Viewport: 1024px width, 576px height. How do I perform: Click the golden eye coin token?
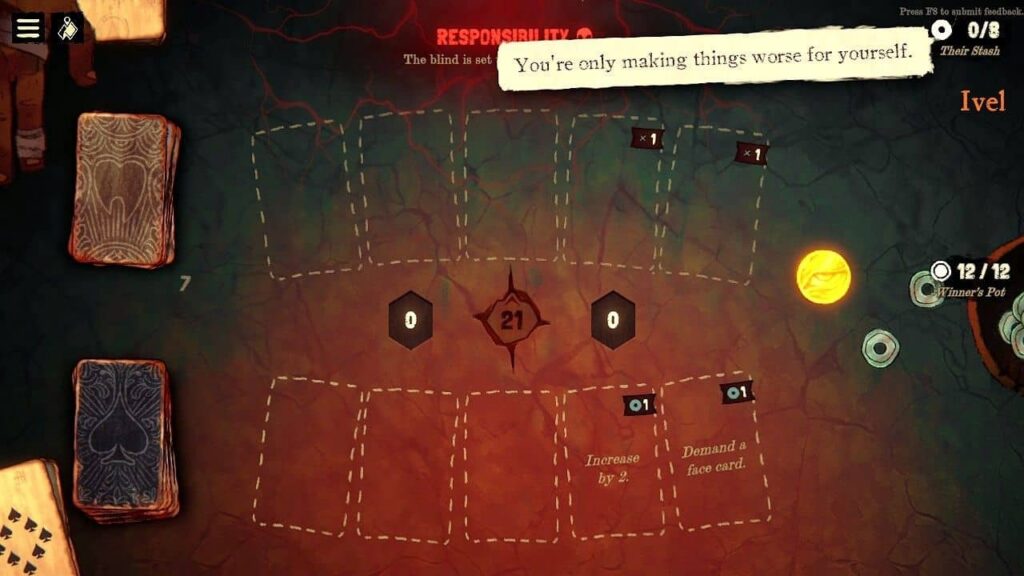(x=824, y=276)
